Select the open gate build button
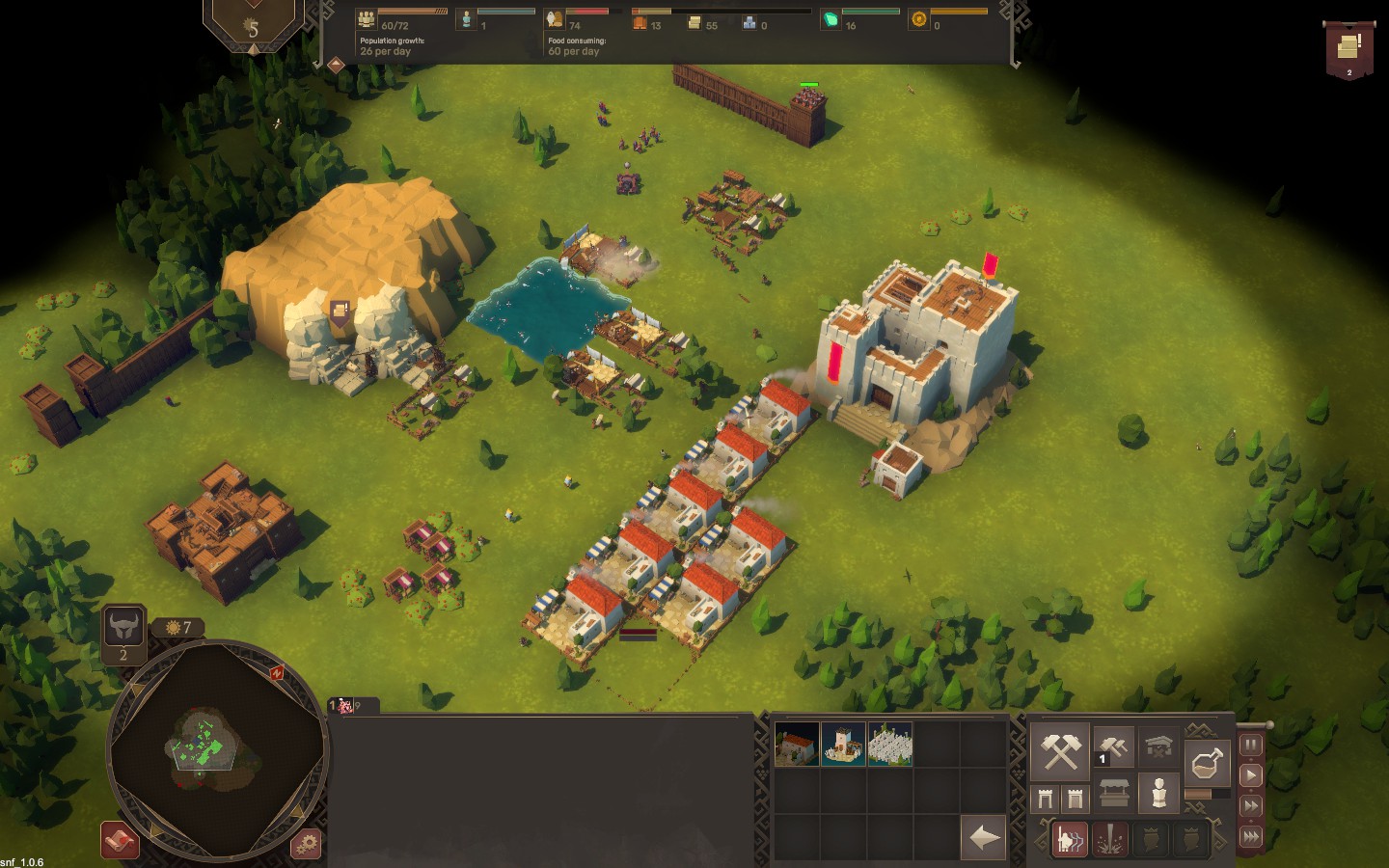1389x868 pixels. click(1045, 798)
